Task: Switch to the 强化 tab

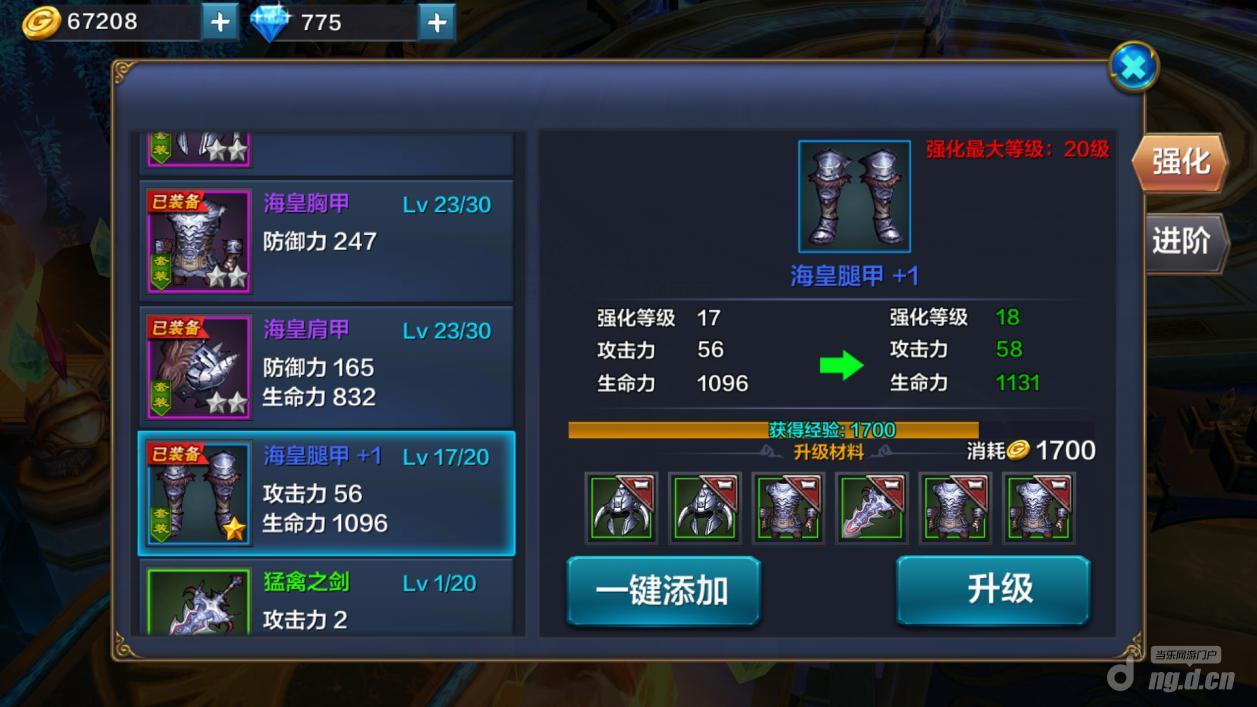Action: tap(1180, 162)
